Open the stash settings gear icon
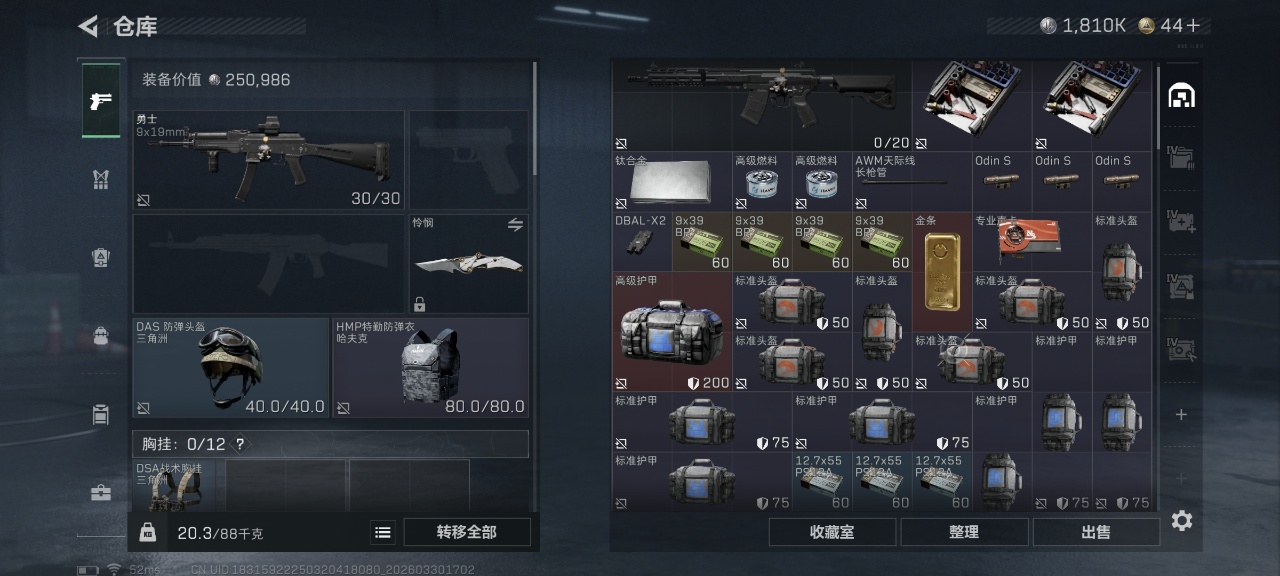The height and width of the screenshot is (576, 1280). click(x=1181, y=521)
